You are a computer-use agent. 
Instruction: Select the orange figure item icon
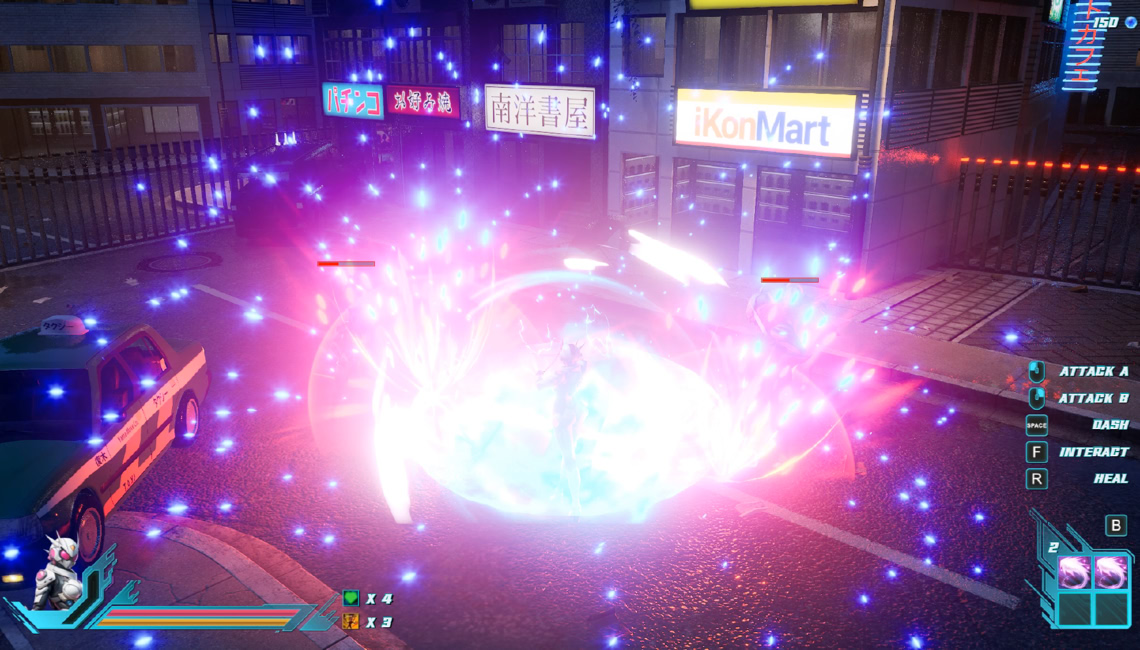click(x=350, y=621)
